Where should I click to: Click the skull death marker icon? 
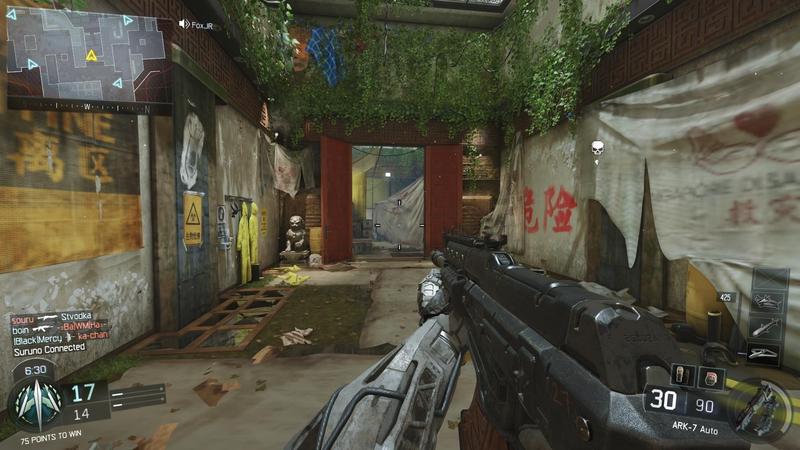pyautogui.click(x=598, y=149)
